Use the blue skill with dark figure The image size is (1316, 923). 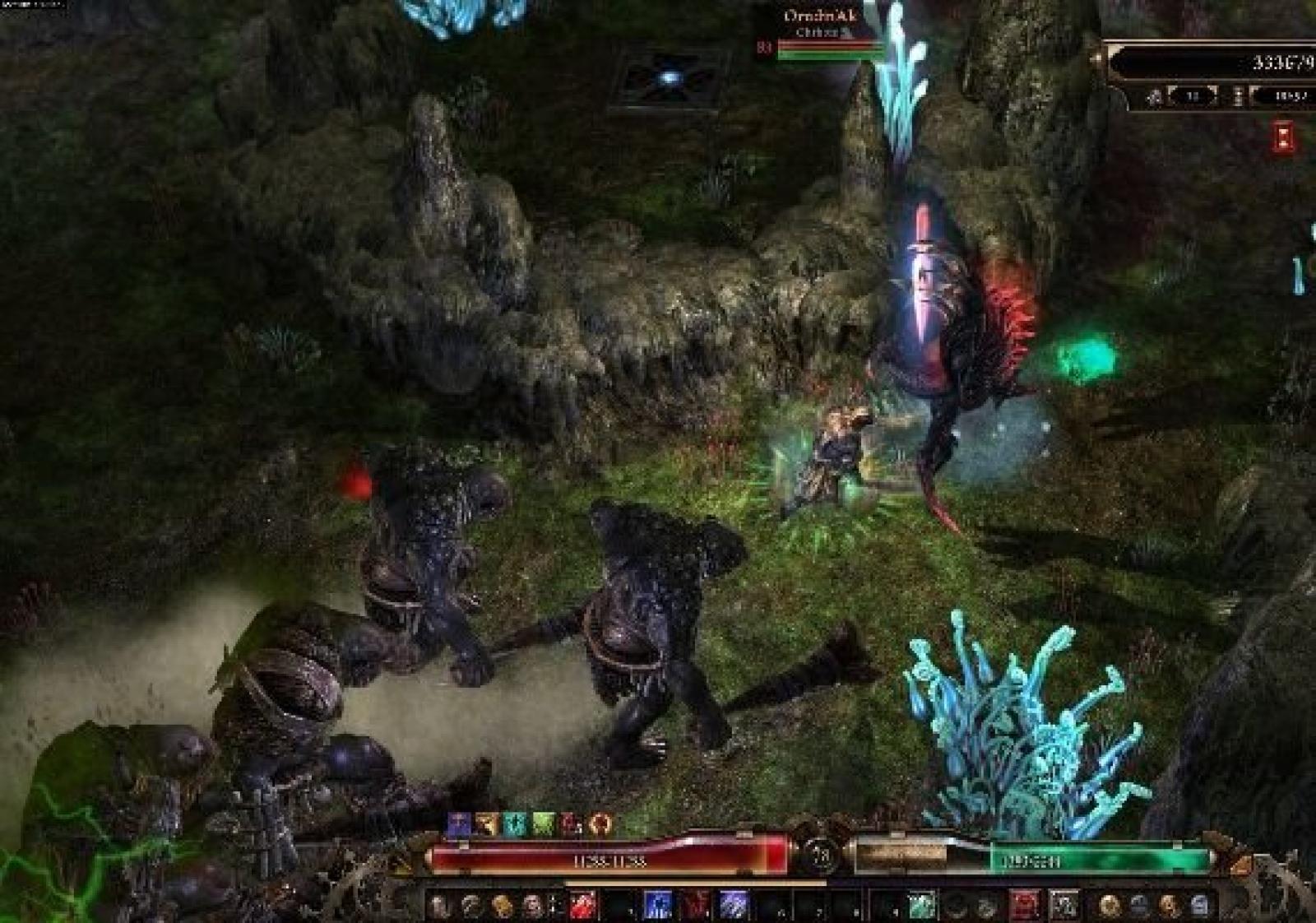pyautogui.click(x=657, y=905)
